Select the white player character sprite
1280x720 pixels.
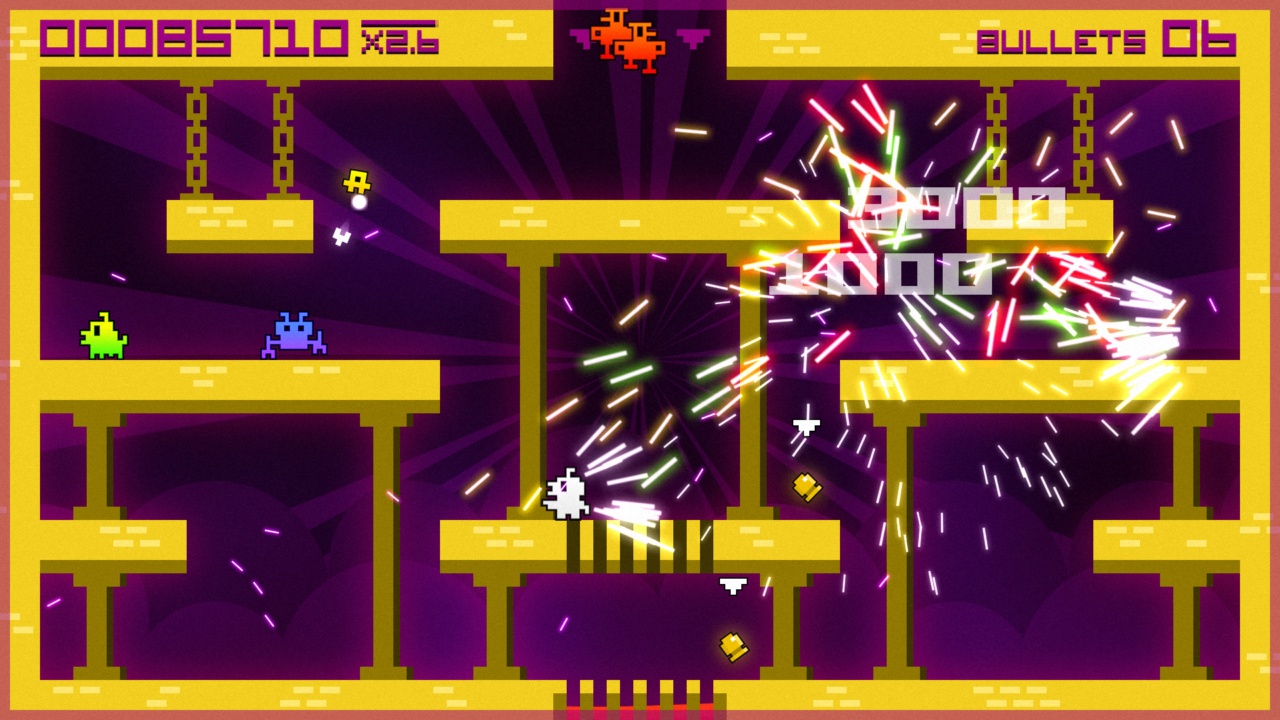coord(568,493)
